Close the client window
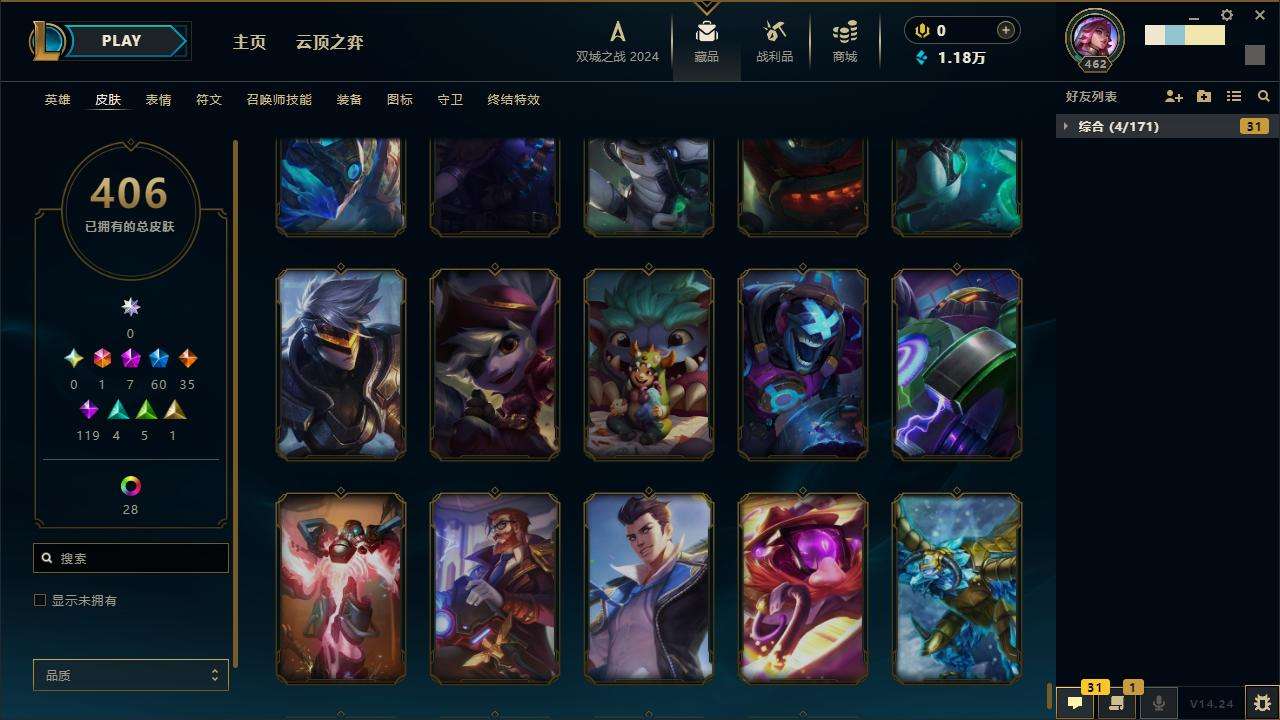Image resolution: width=1280 pixels, height=720 pixels. (1260, 15)
